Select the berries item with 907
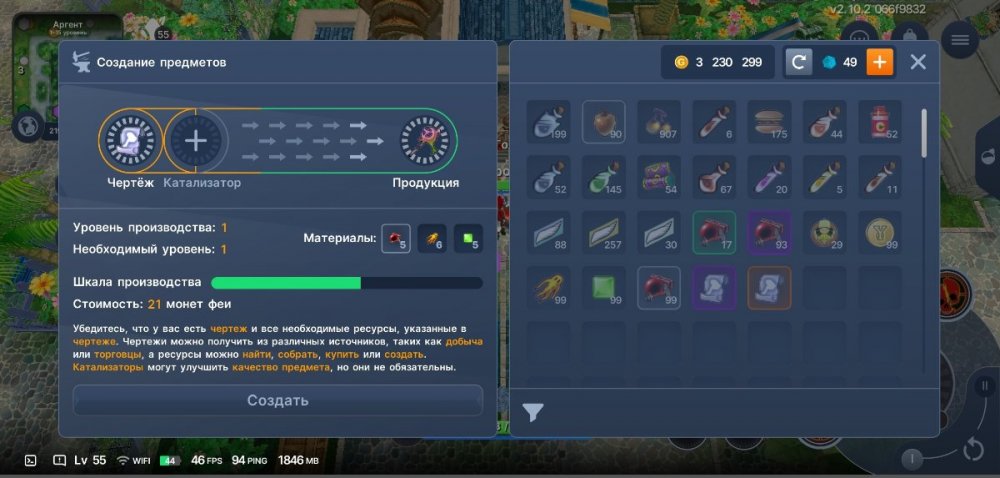1000x478 pixels. click(x=659, y=122)
